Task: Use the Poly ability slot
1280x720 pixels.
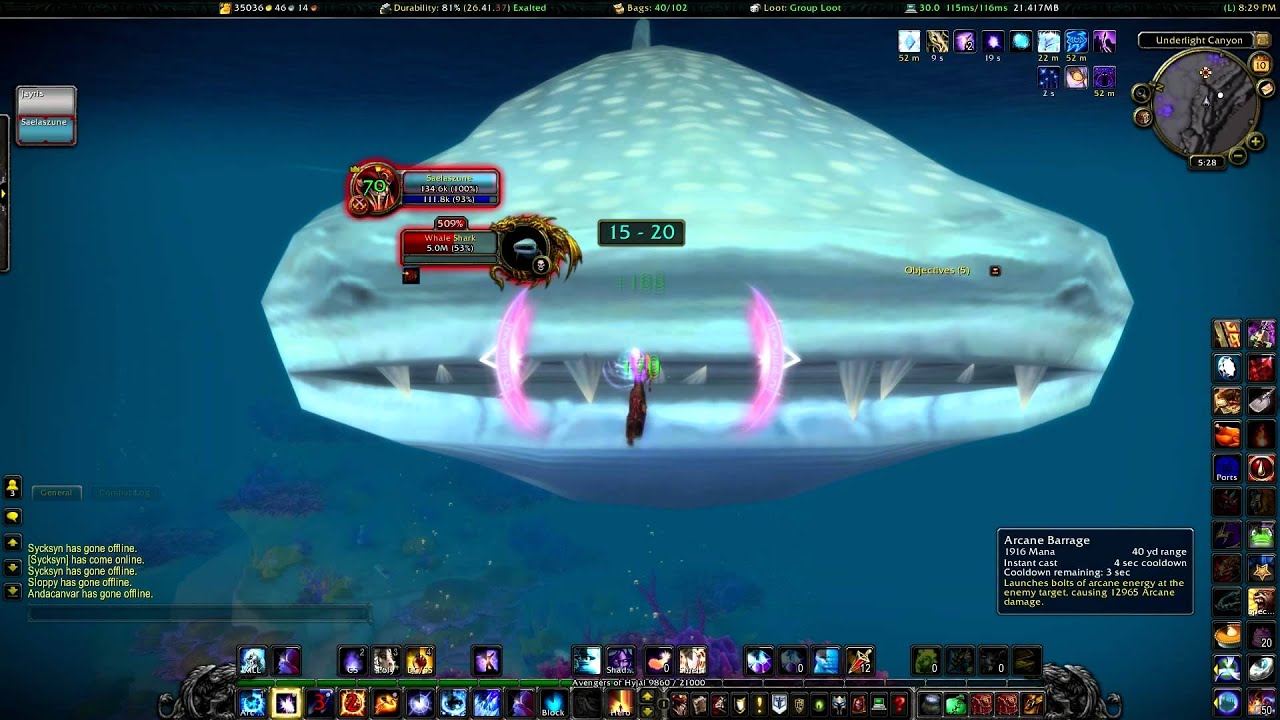Action: (x=386, y=661)
